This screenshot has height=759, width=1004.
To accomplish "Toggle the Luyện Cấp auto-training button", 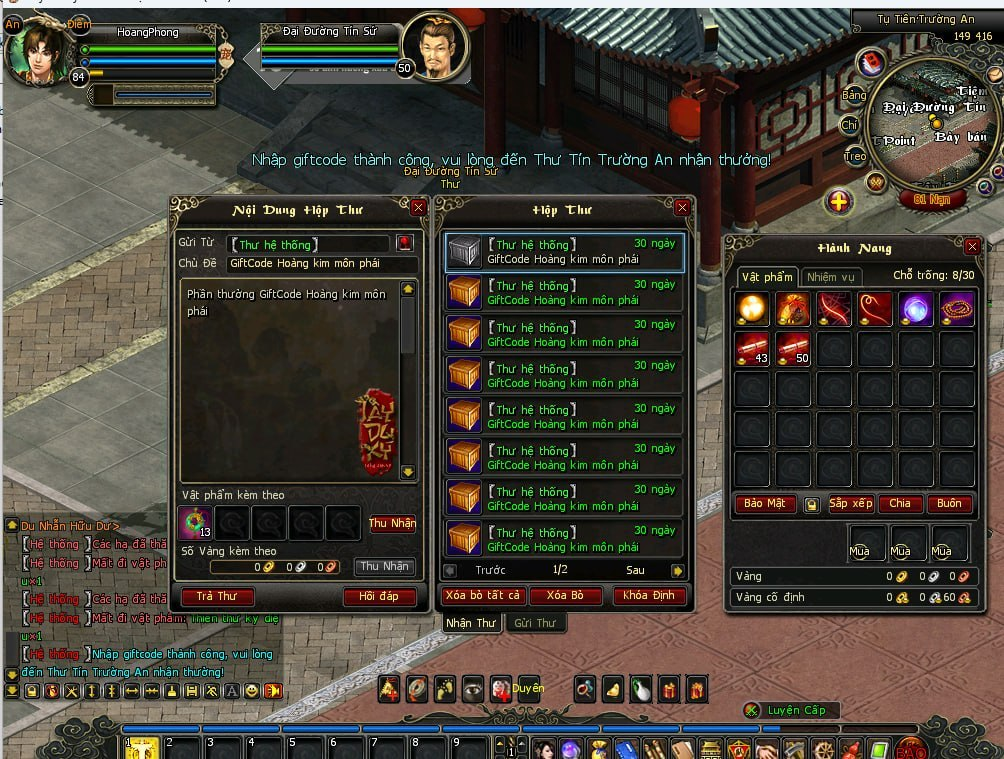I will coord(788,710).
